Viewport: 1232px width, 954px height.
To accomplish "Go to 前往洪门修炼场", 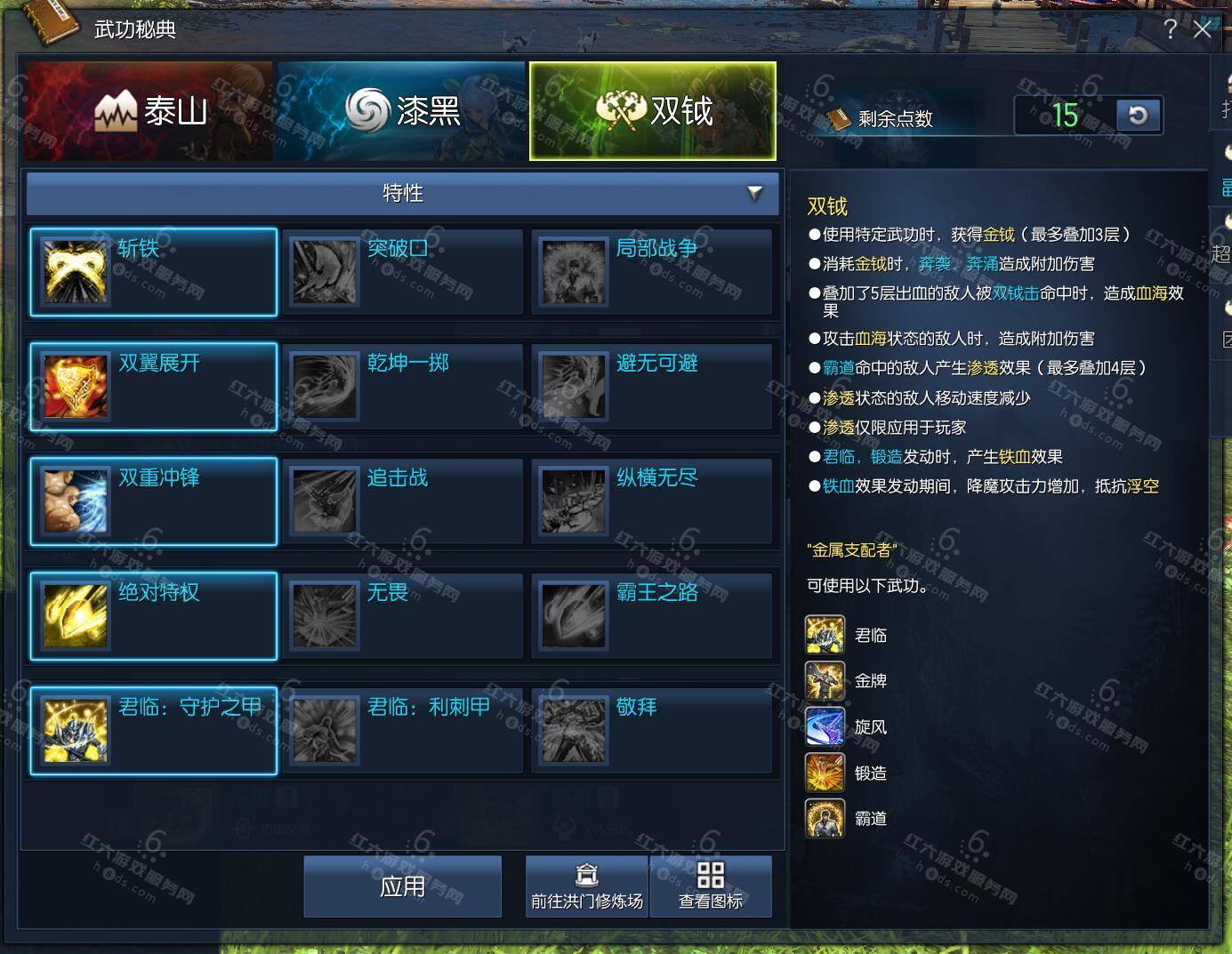I will [587, 886].
